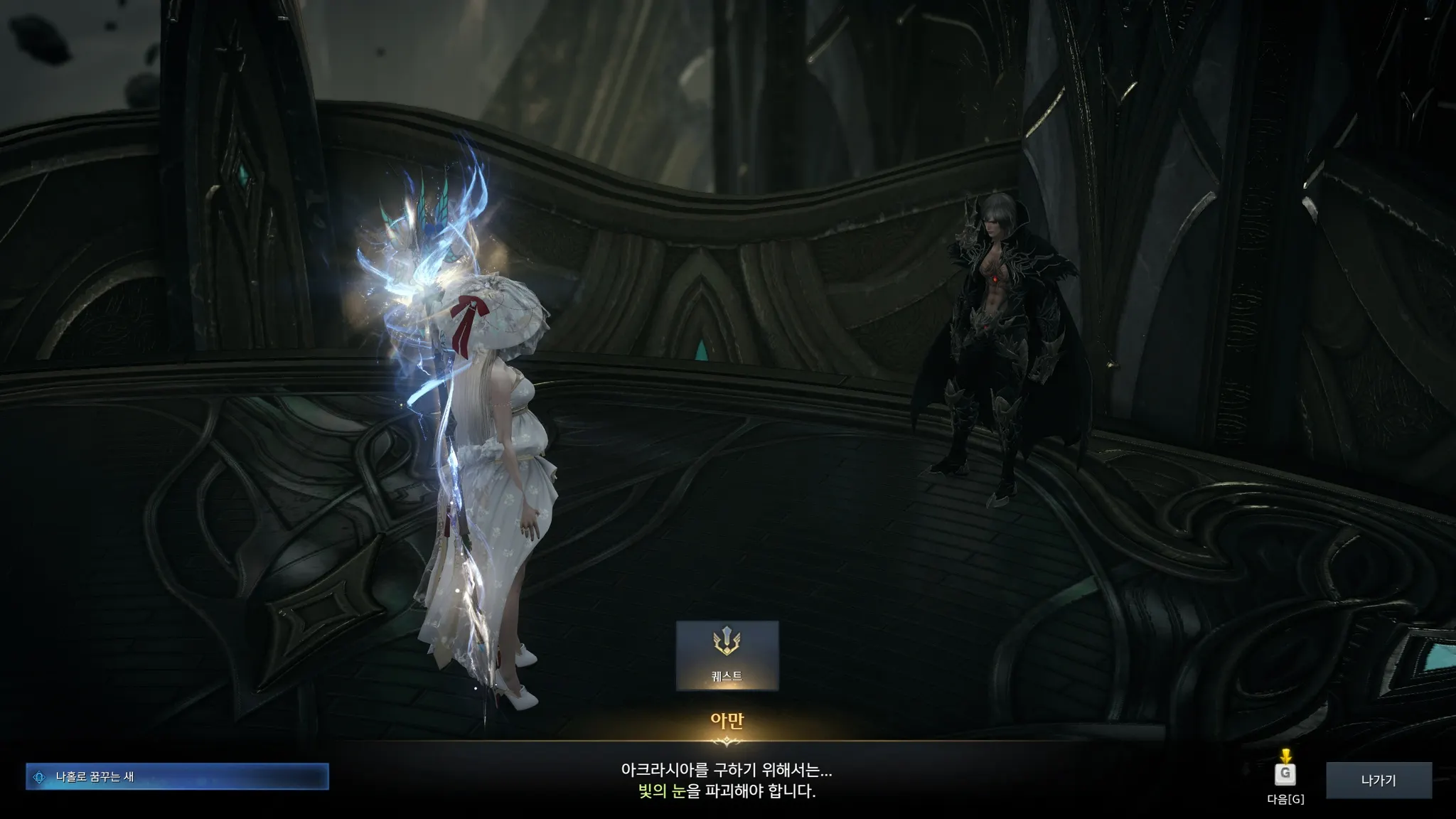Click the 나가기 exit button
The width and height of the screenshot is (1456, 819).
(x=1378, y=780)
